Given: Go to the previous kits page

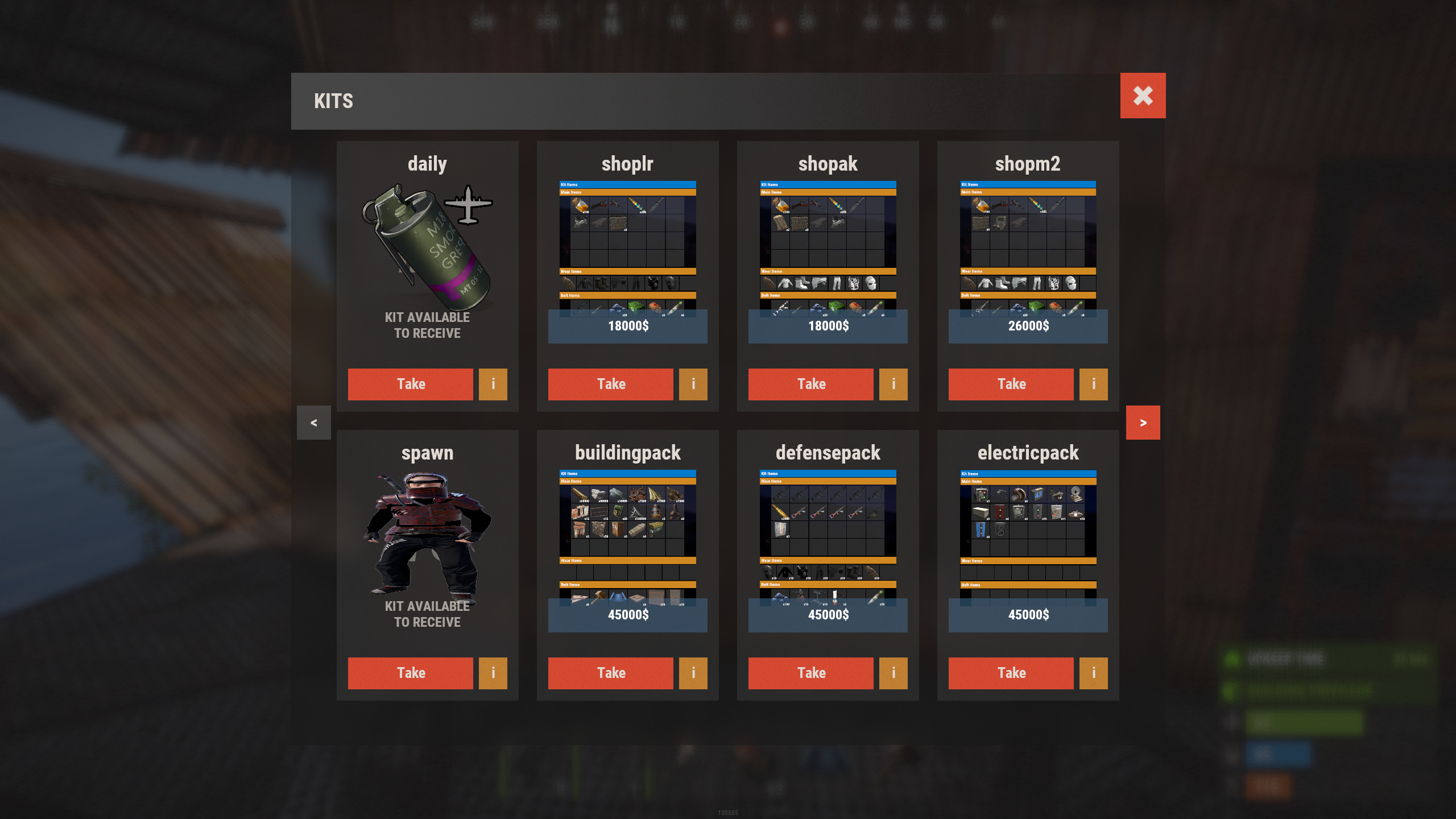Looking at the screenshot, I should coord(313,423).
